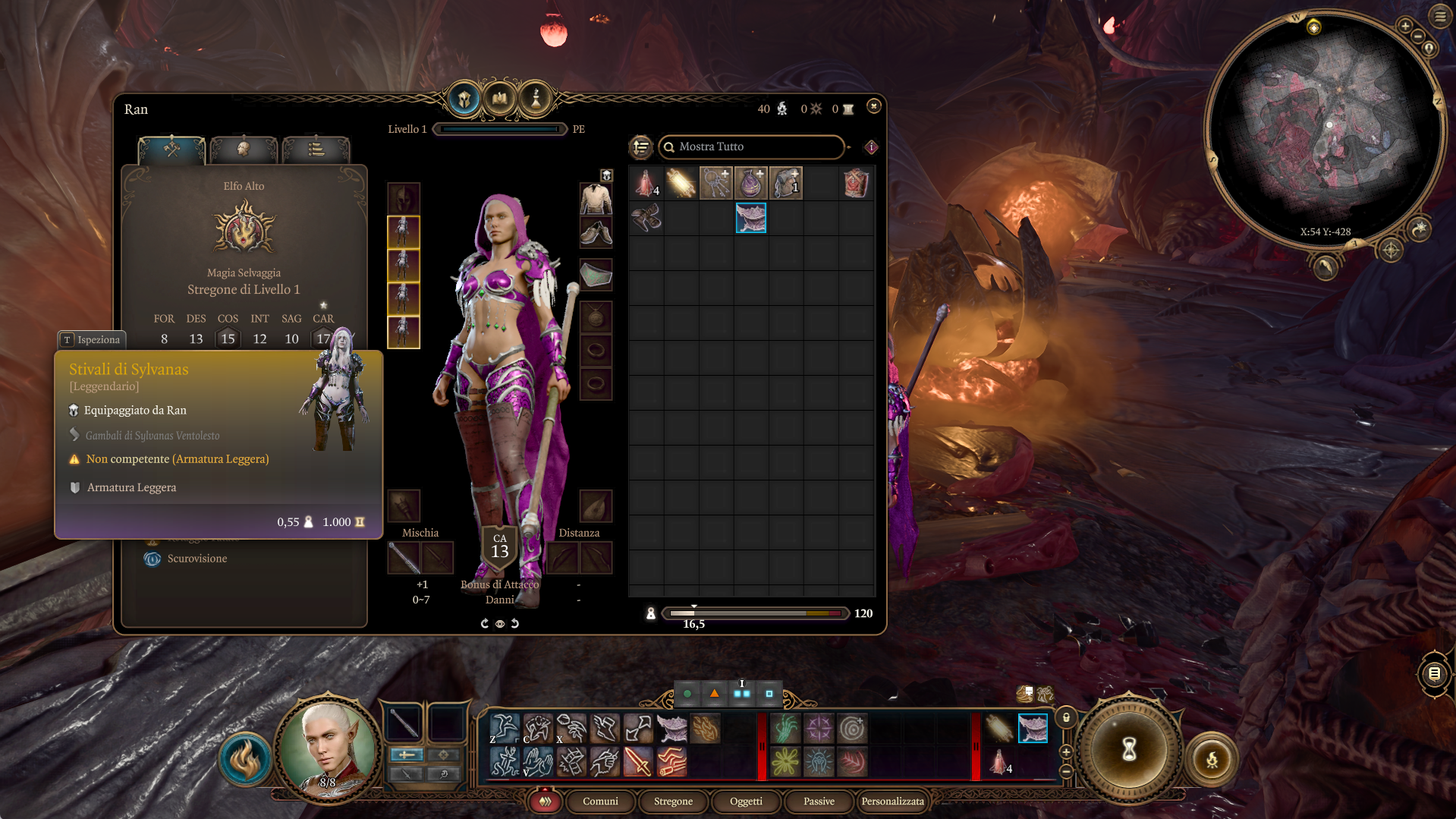Select the highlighted Sylvanas boots inventory slot

(750, 218)
